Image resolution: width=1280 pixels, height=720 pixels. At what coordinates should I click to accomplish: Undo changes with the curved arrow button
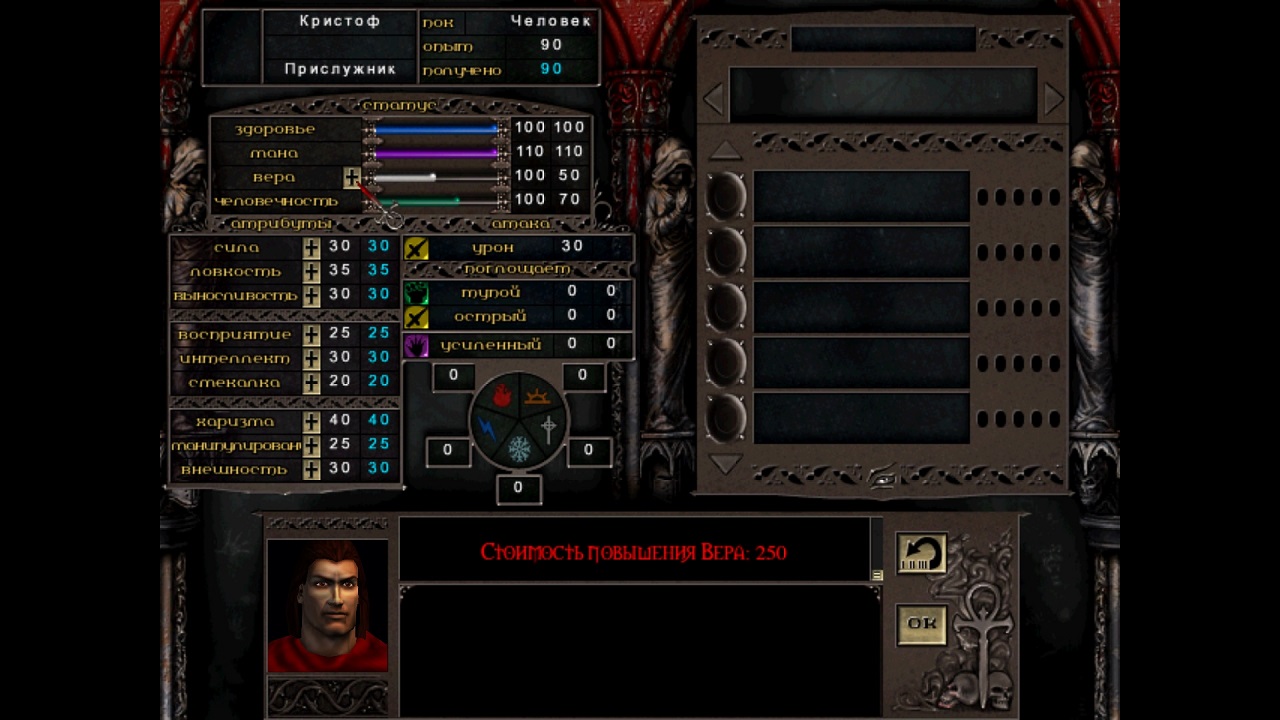(921, 554)
